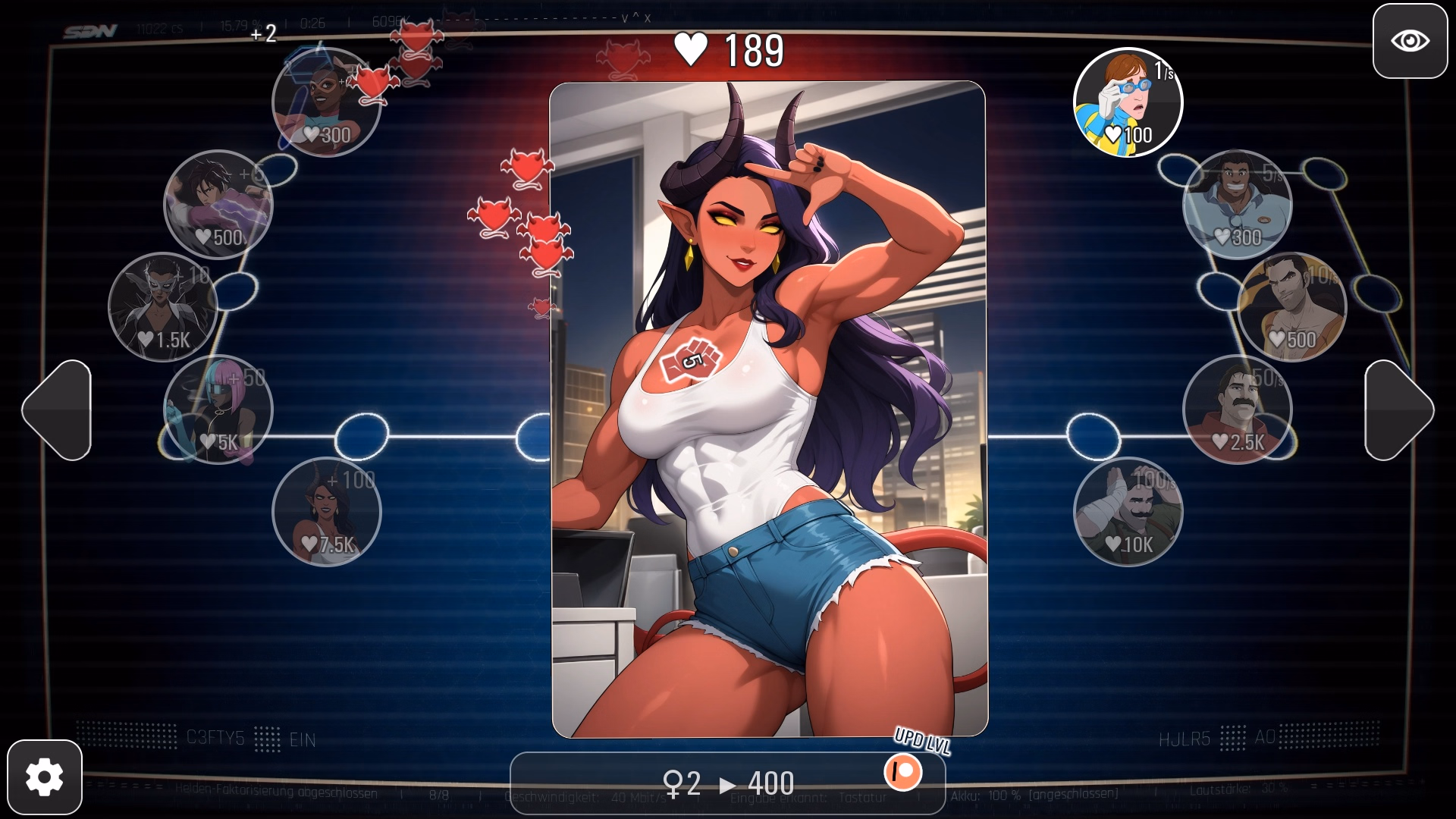
Task: Open the Patreon icon link
Action: click(902, 773)
